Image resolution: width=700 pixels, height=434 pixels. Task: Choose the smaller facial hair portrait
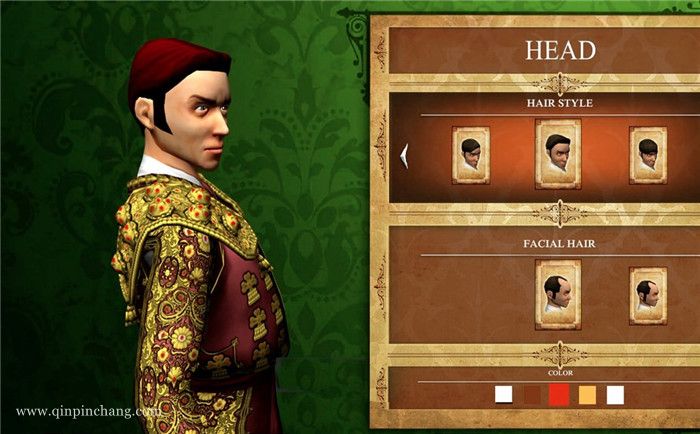(x=648, y=295)
